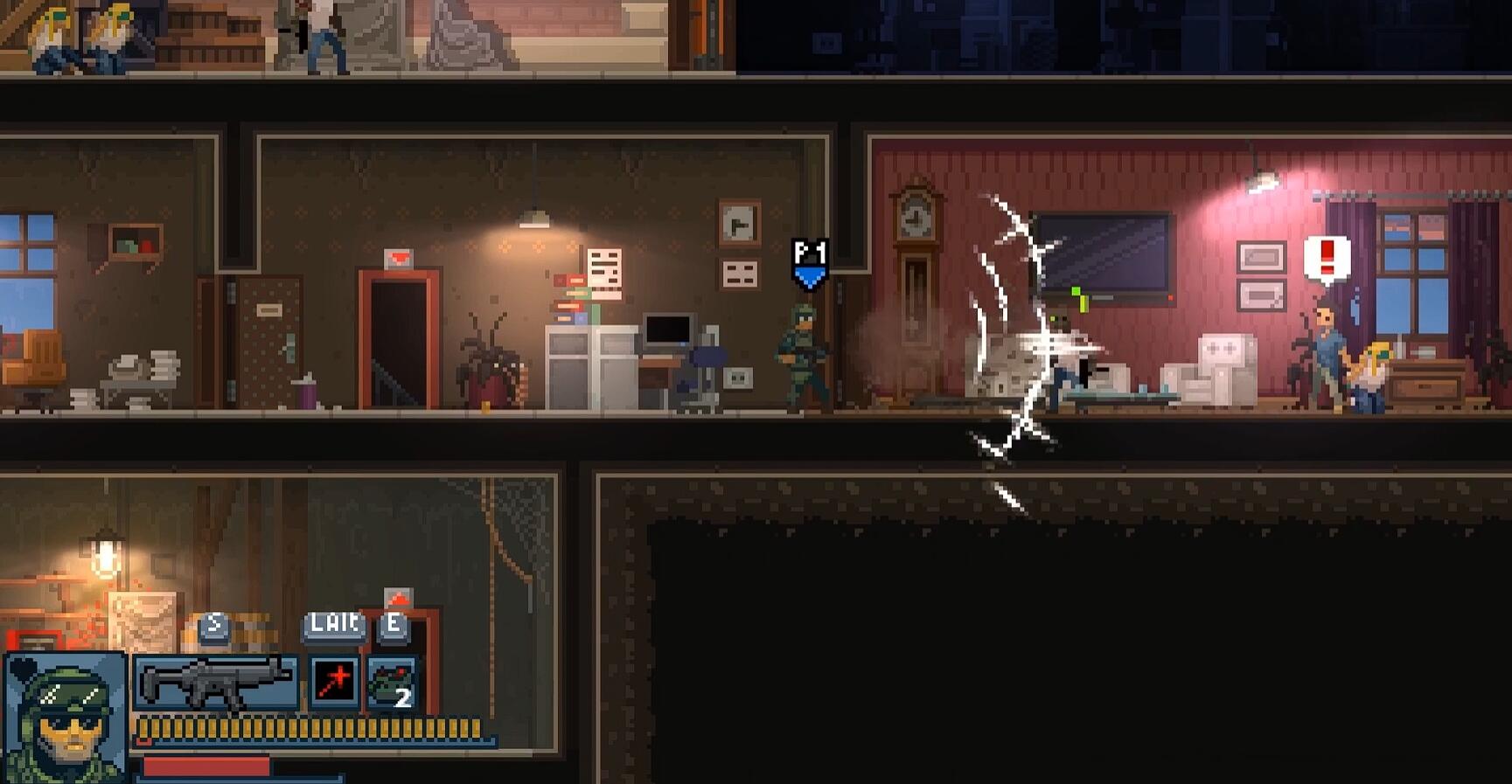Activate the red cross strike ability
1512x784 pixels.
click(333, 683)
